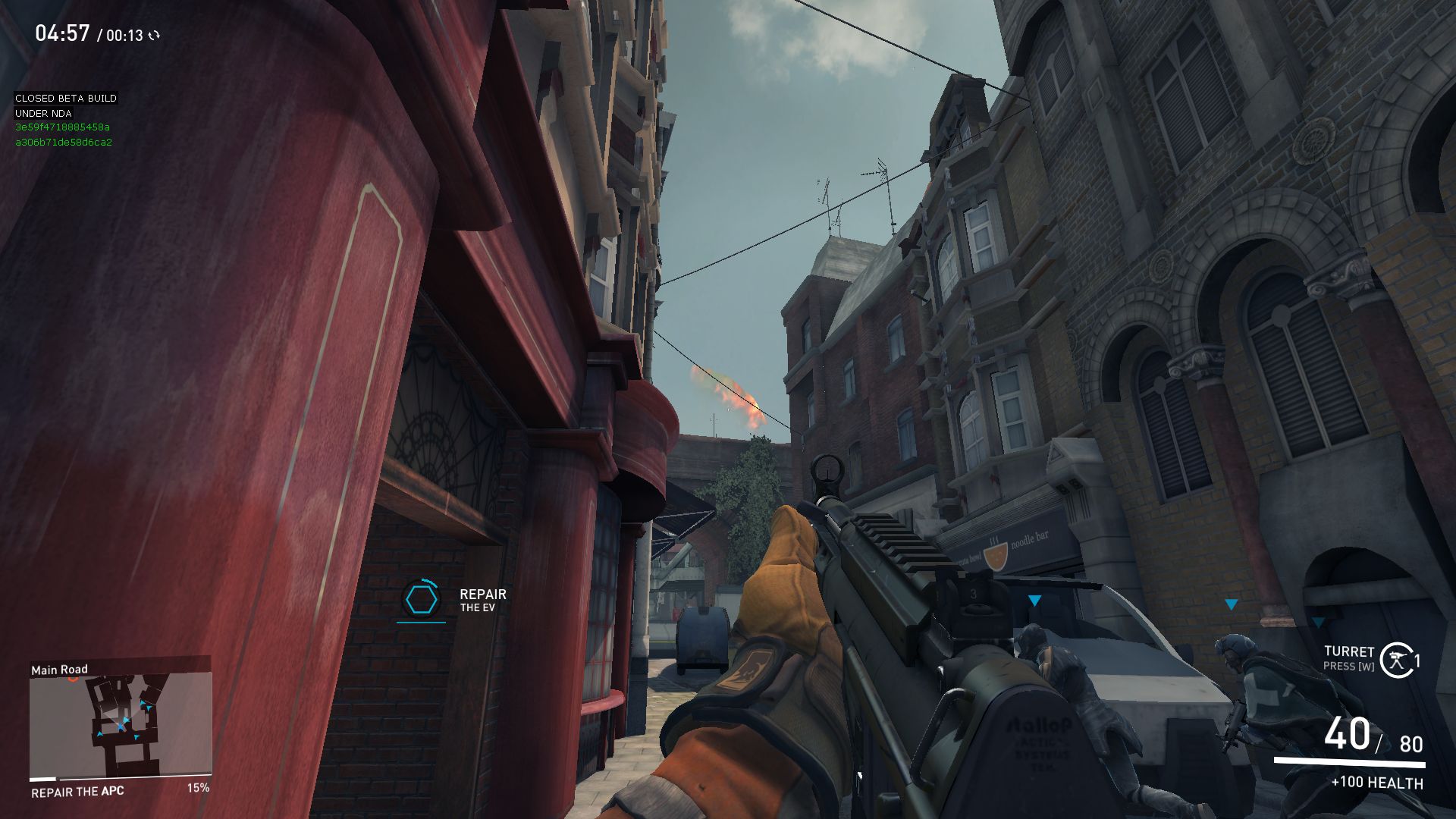Click the Repair the EV hexagon marker
This screenshot has height=819, width=1456.
(x=421, y=600)
